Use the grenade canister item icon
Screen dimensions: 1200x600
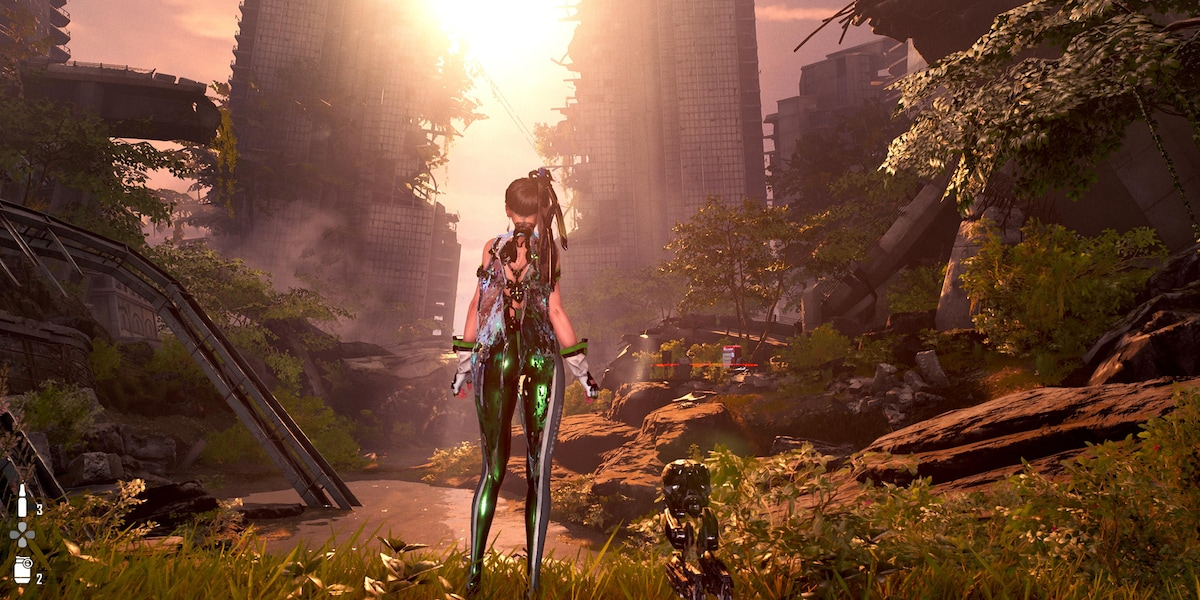pos(22,571)
